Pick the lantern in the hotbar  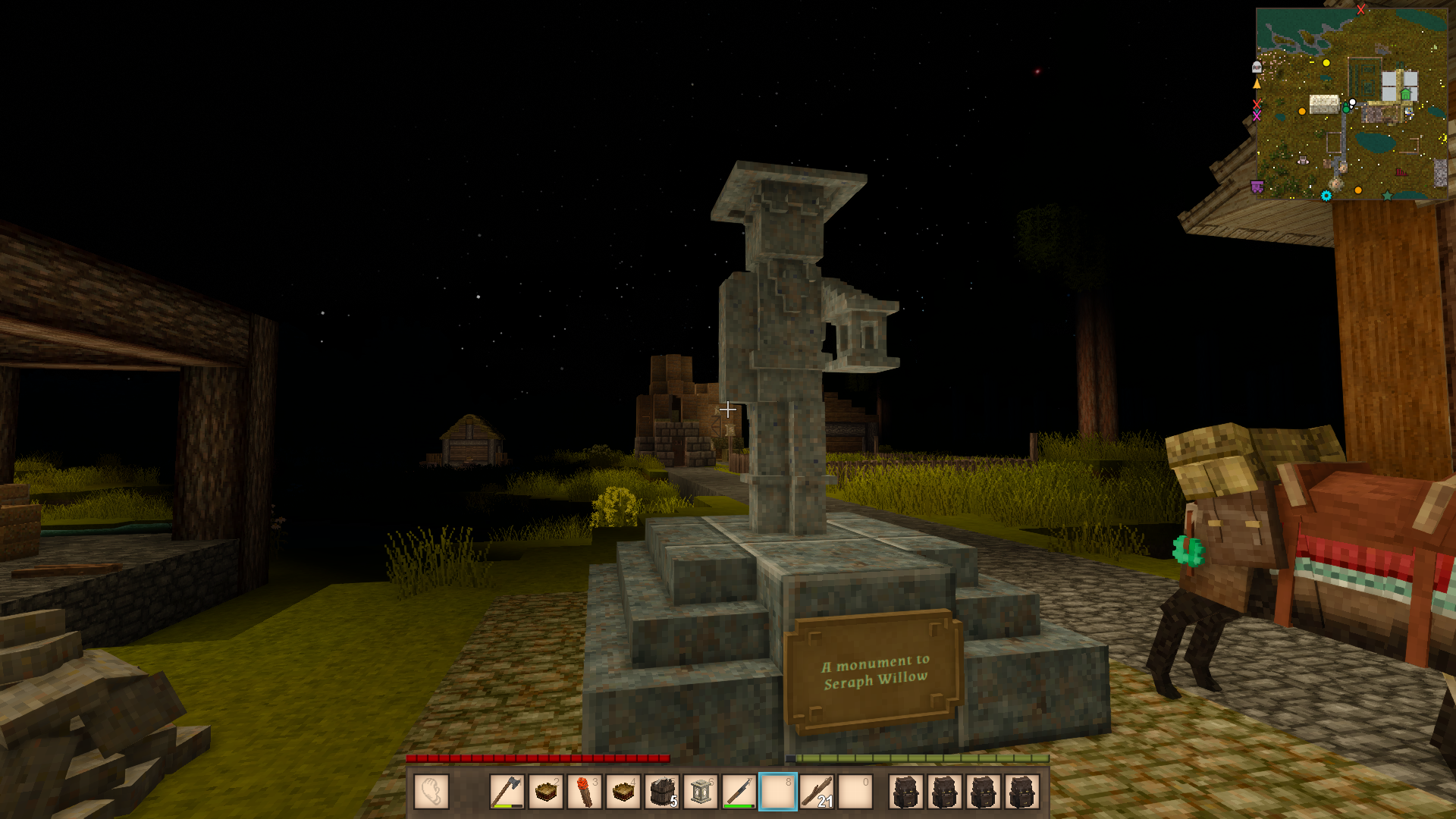[701, 792]
